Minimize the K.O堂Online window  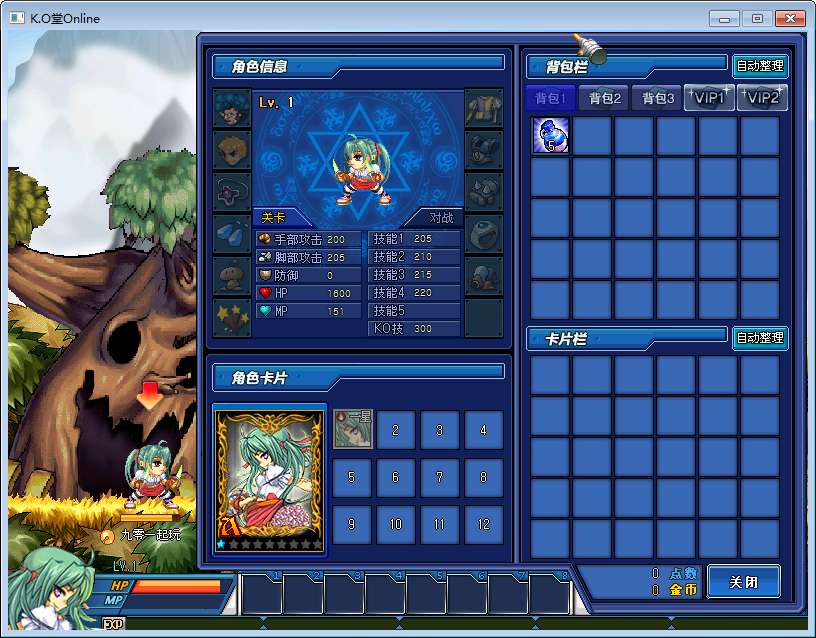[x=724, y=19]
